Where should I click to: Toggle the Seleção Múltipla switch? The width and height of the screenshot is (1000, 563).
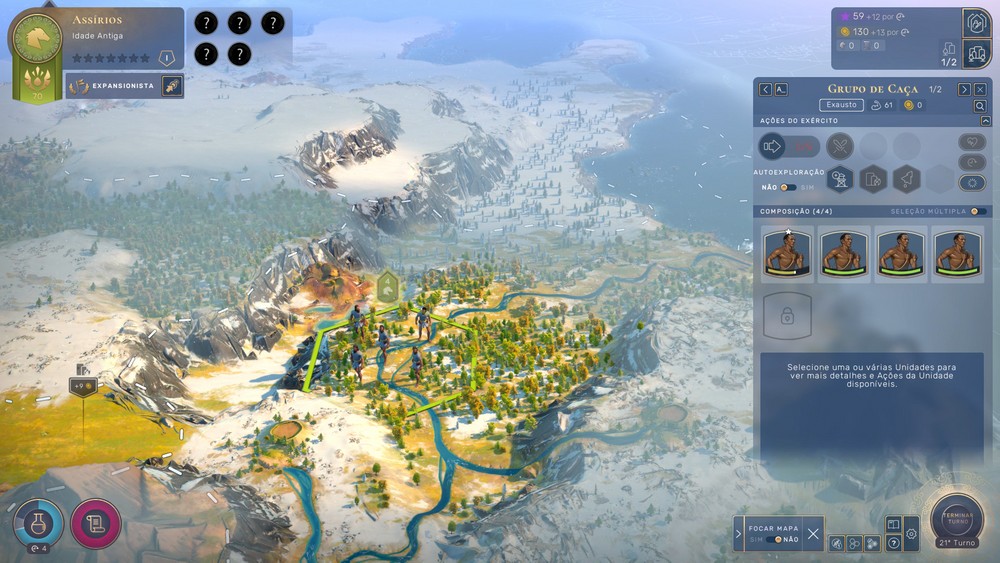click(x=978, y=211)
